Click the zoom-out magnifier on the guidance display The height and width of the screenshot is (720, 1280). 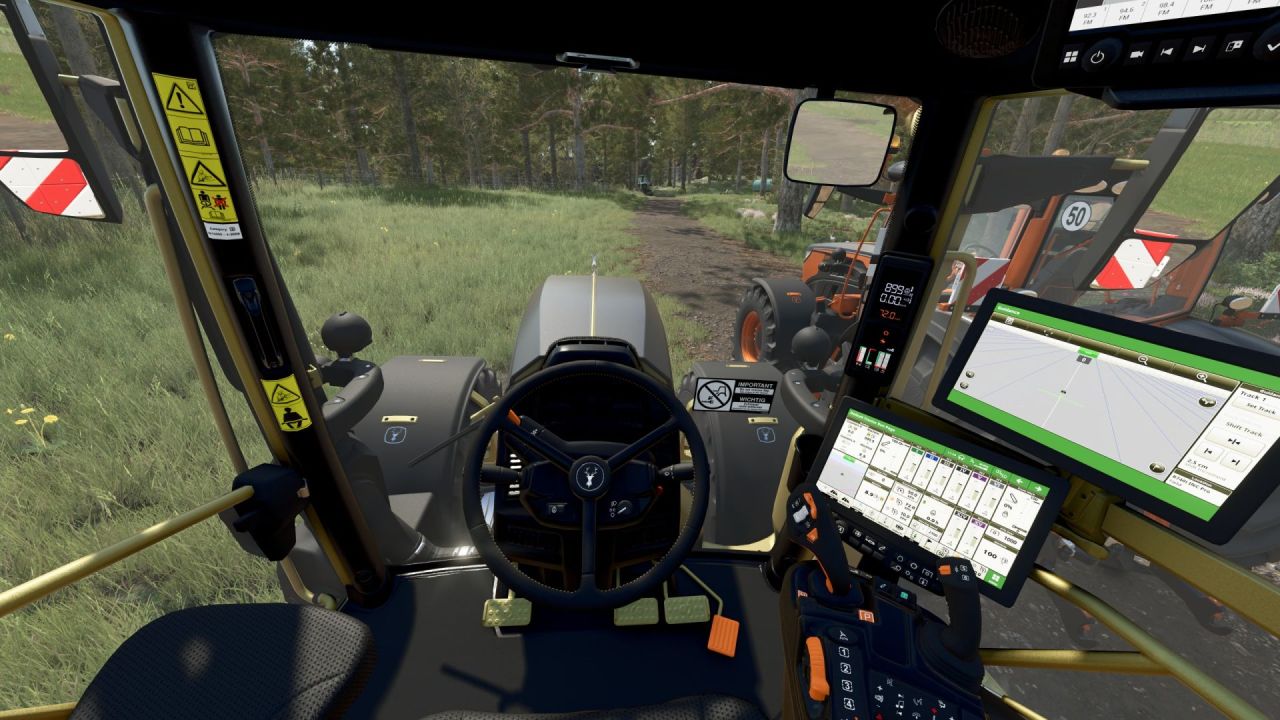pyautogui.click(x=1143, y=359)
